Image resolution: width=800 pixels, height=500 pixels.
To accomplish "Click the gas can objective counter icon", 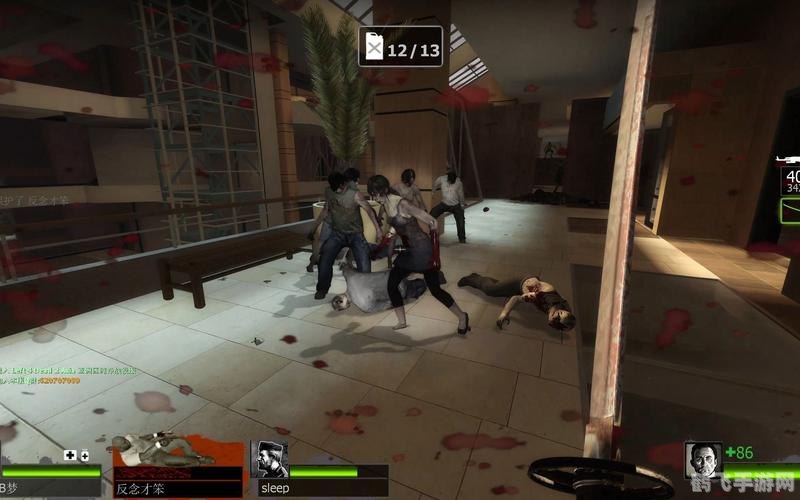I will [x=376, y=47].
